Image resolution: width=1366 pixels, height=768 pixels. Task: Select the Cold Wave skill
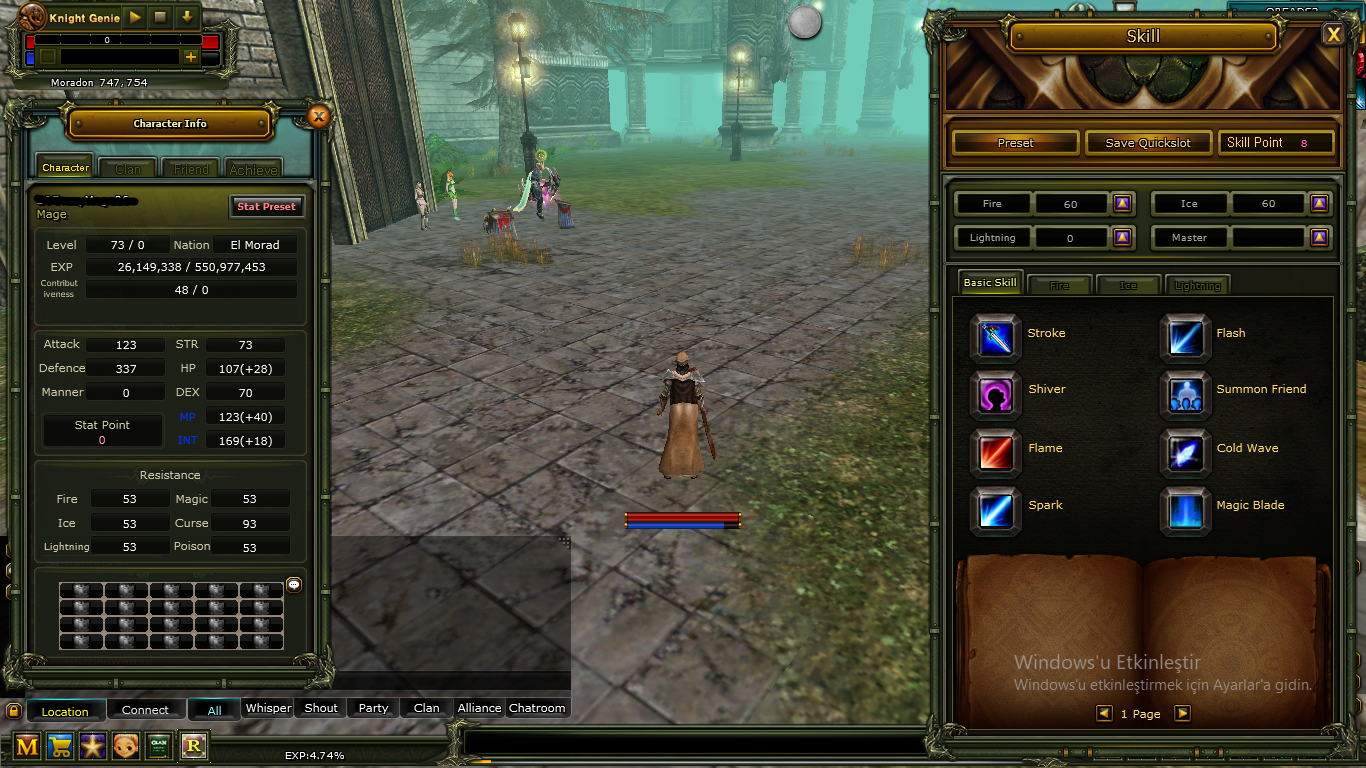1185,453
